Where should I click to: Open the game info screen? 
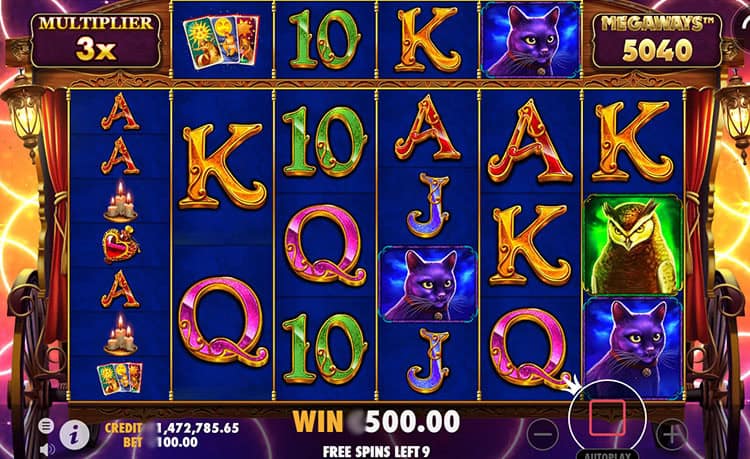pos(72,433)
